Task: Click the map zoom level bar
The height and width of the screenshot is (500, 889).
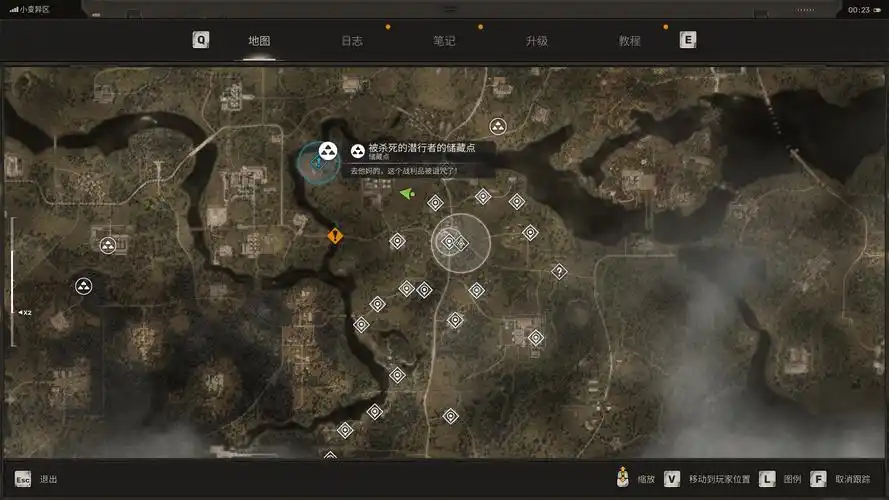Action: click(x=13, y=282)
